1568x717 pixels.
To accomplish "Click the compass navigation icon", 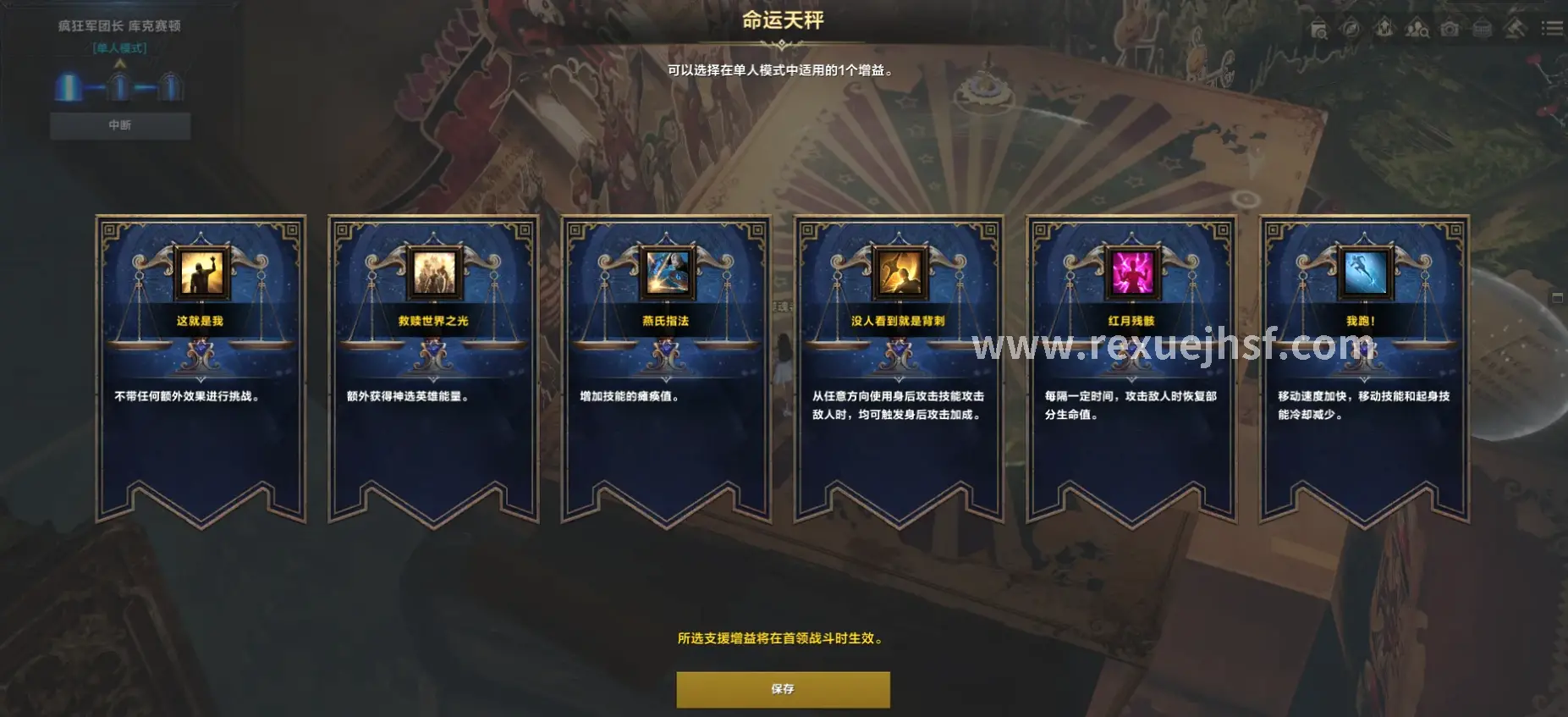I will [1351, 28].
